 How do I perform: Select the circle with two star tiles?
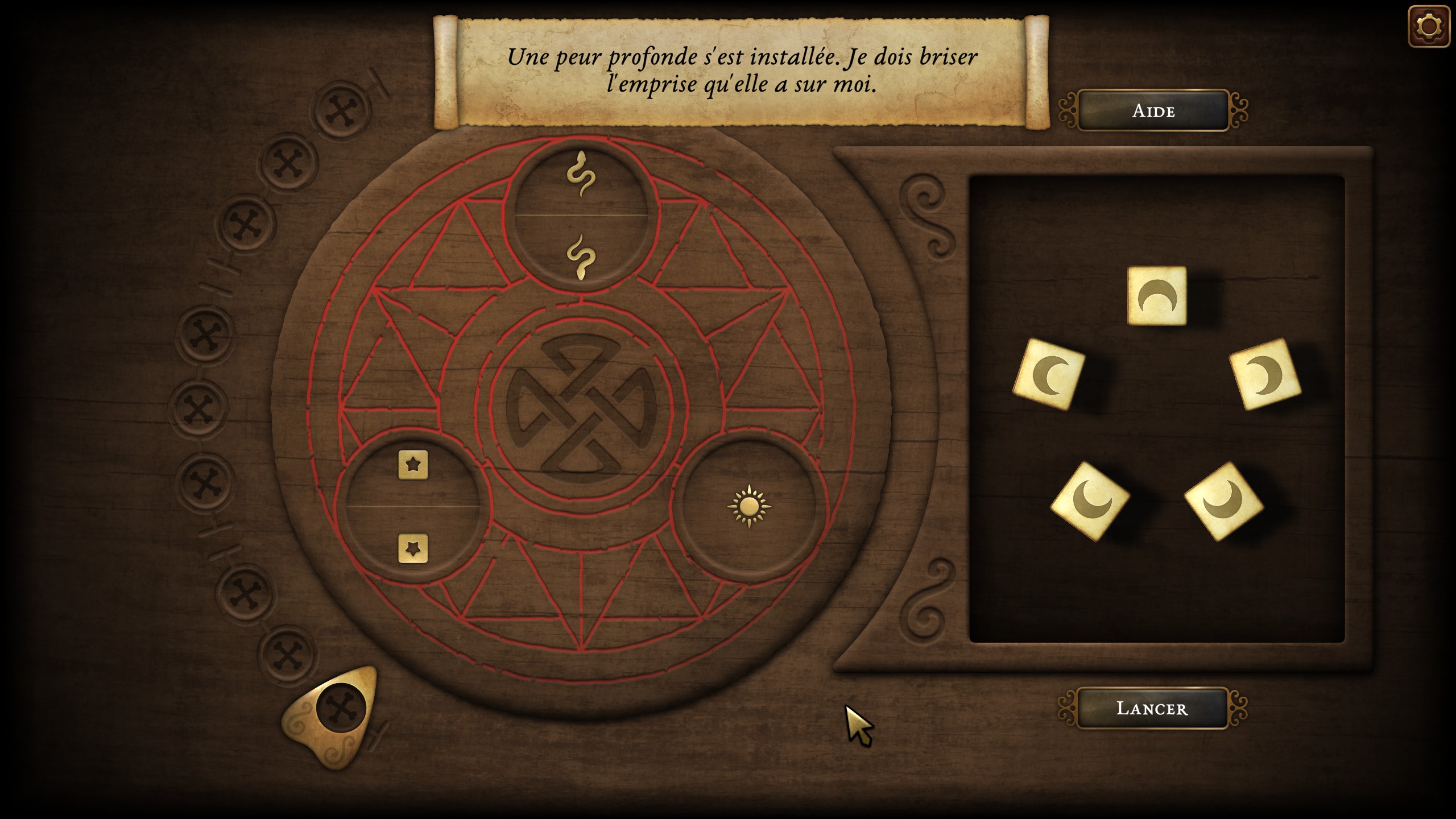413,506
